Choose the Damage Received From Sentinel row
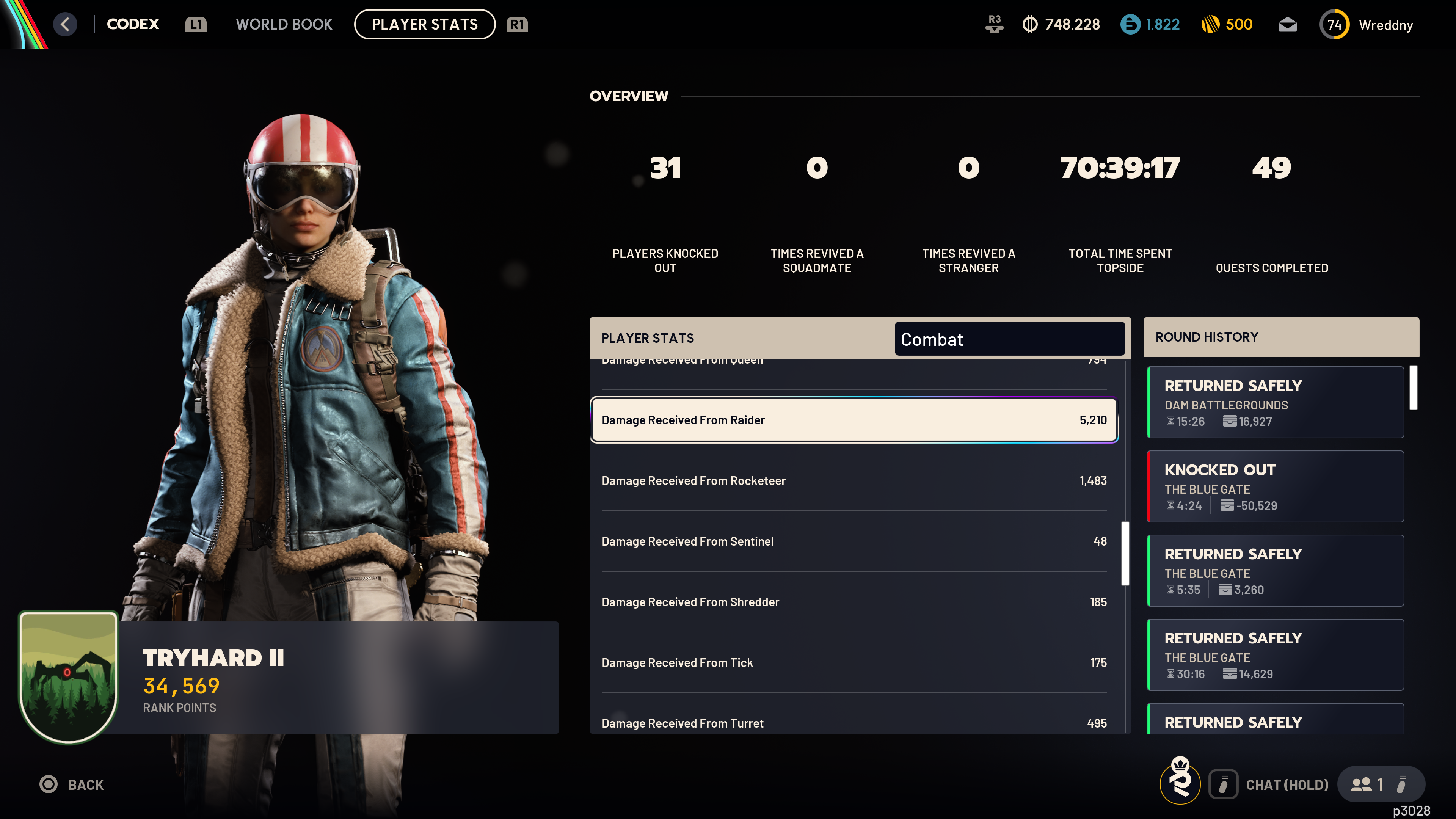 pos(854,541)
